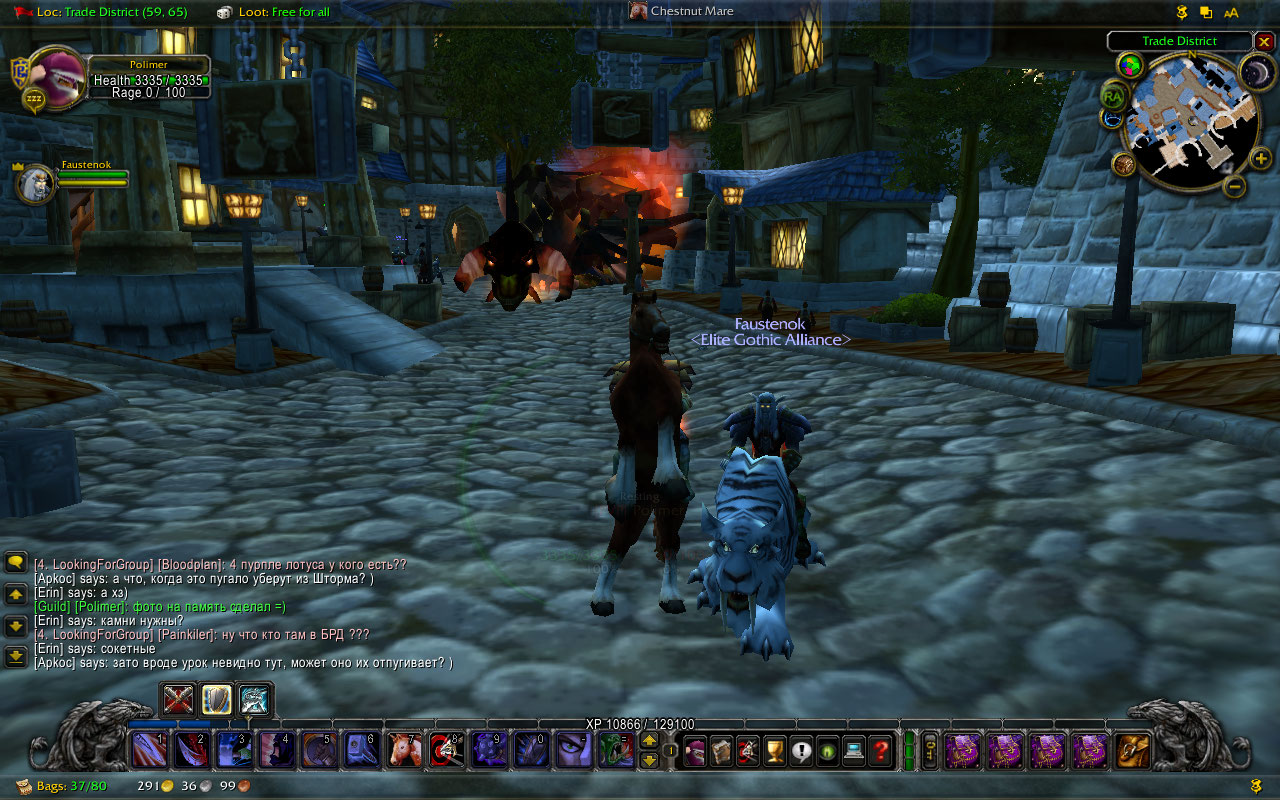Image resolution: width=1280 pixels, height=800 pixels.
Task: Activate the Defensive Stance shield icon
Action: click(x=216, y=698)
